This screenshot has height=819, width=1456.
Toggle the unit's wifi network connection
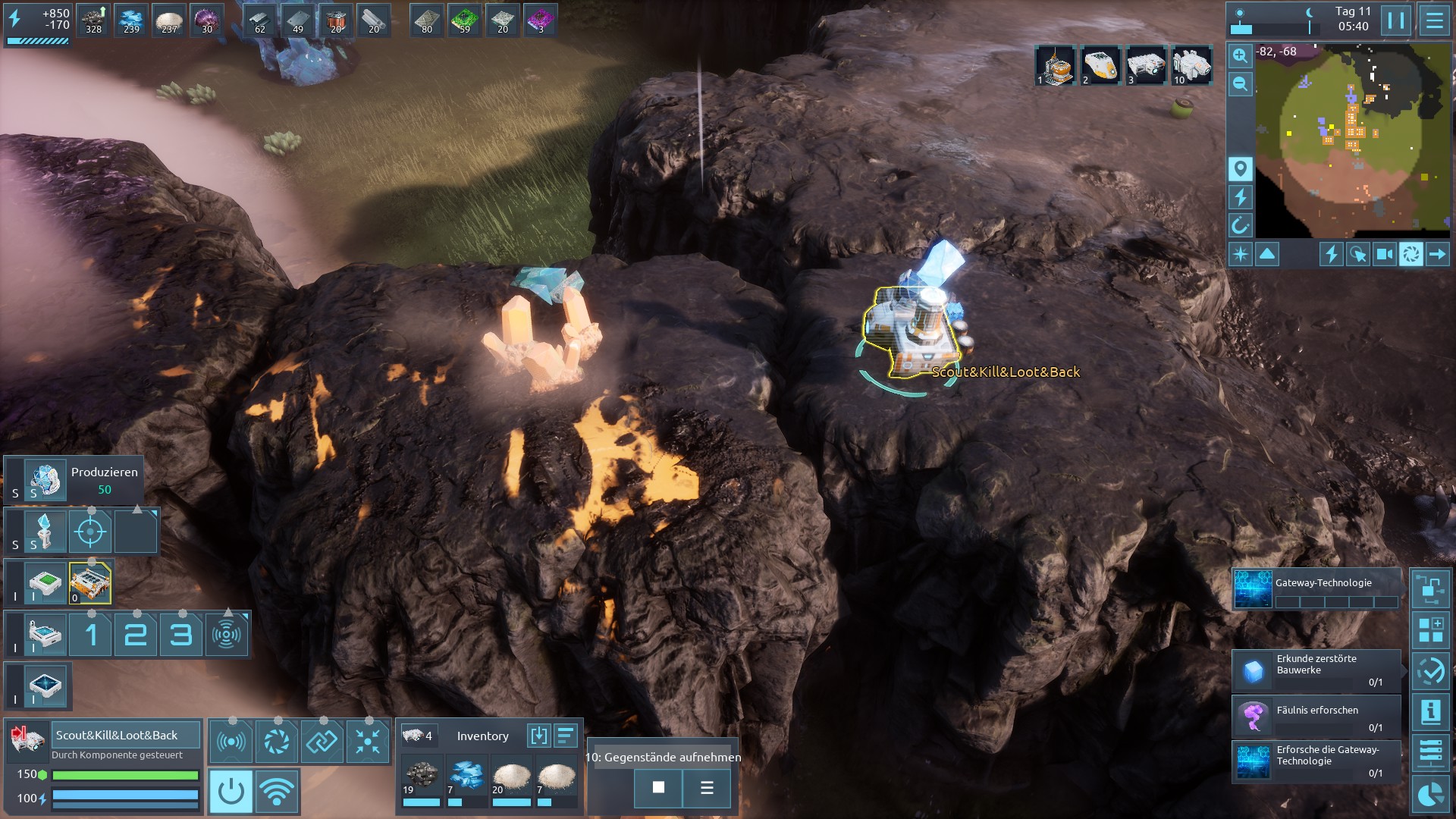click(x=277, y=791)
